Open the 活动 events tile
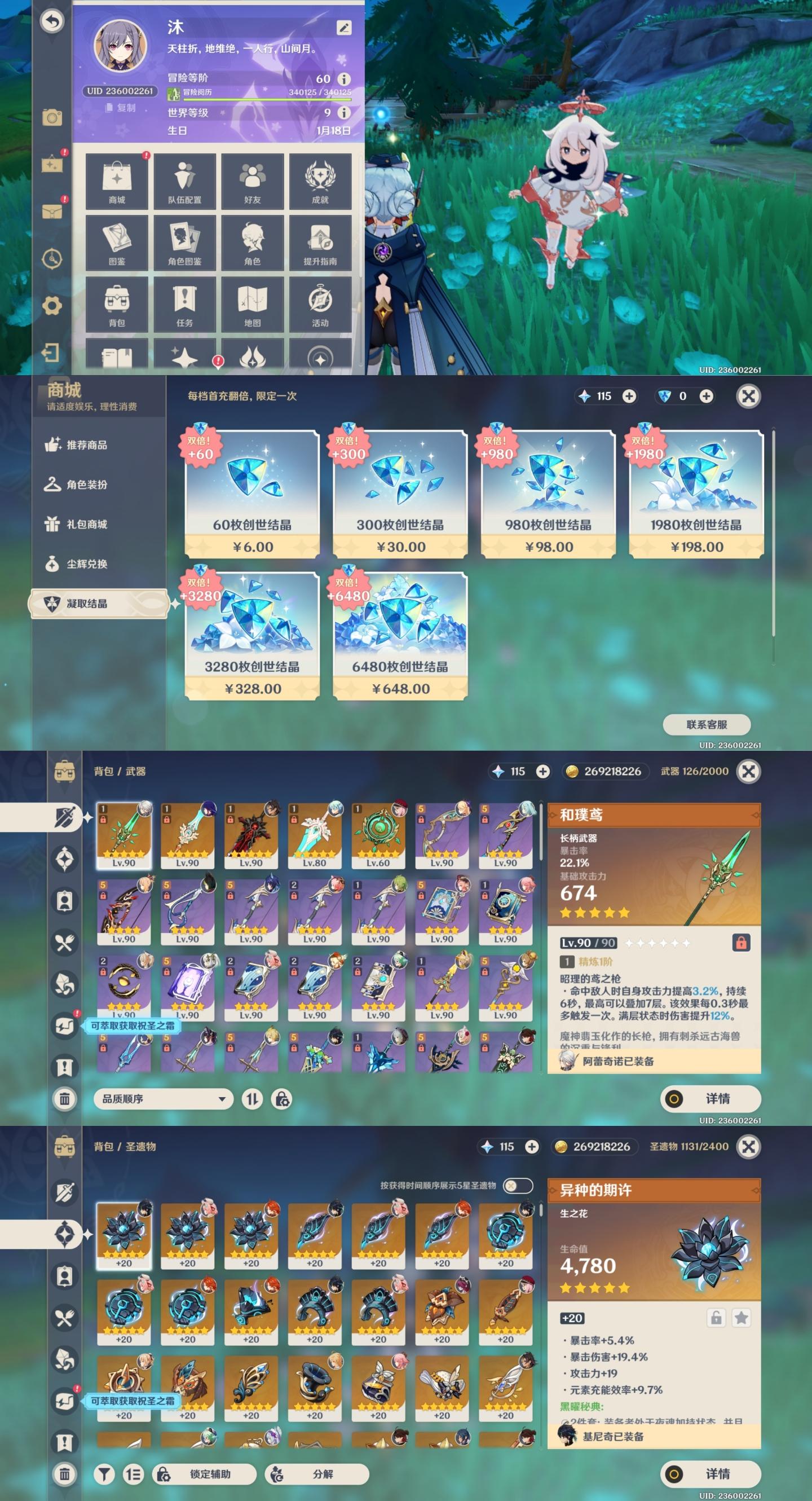 click(320, 305)
